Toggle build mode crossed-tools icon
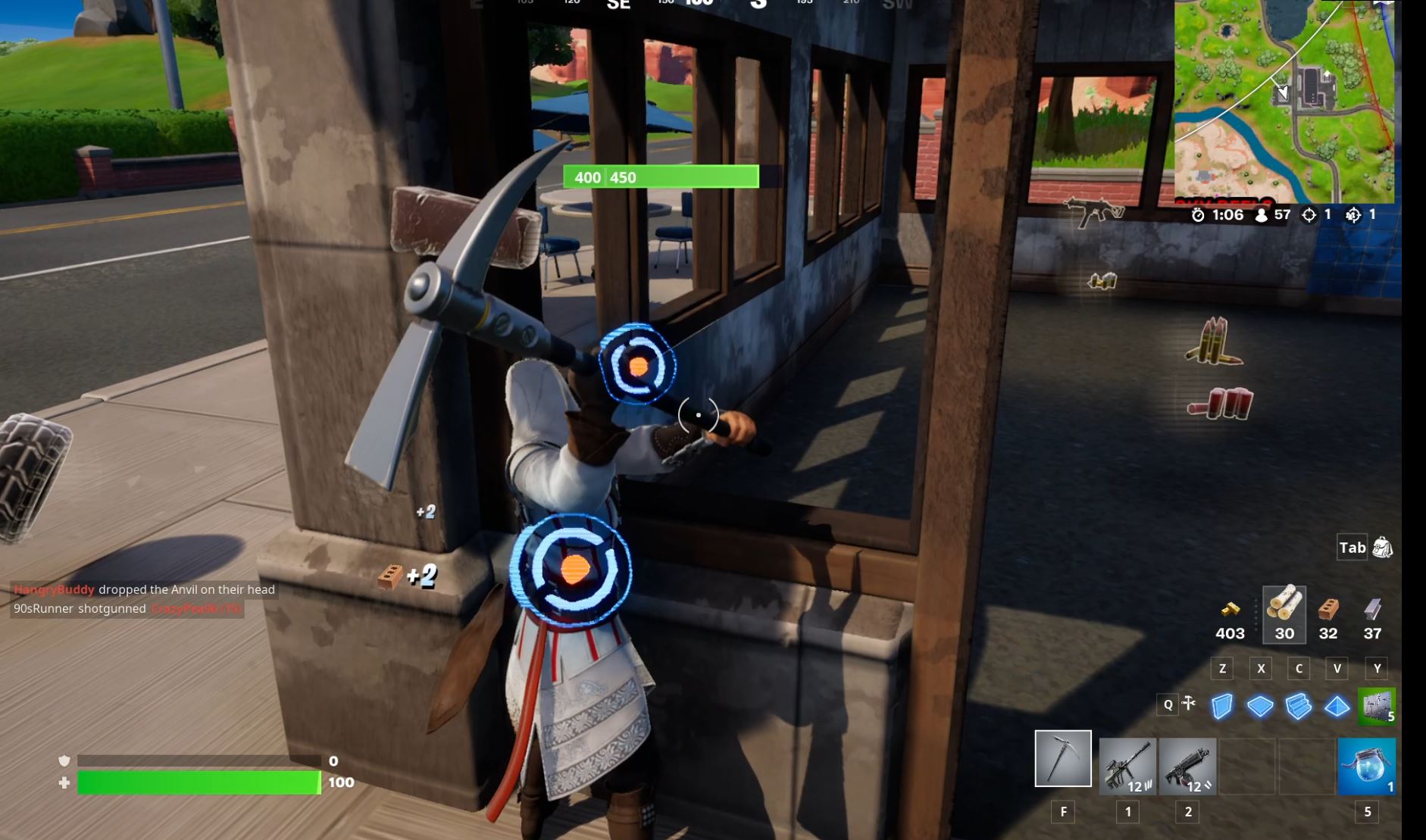The width and height of the screenshot is (1426, 840). [x=1189, y=704]
